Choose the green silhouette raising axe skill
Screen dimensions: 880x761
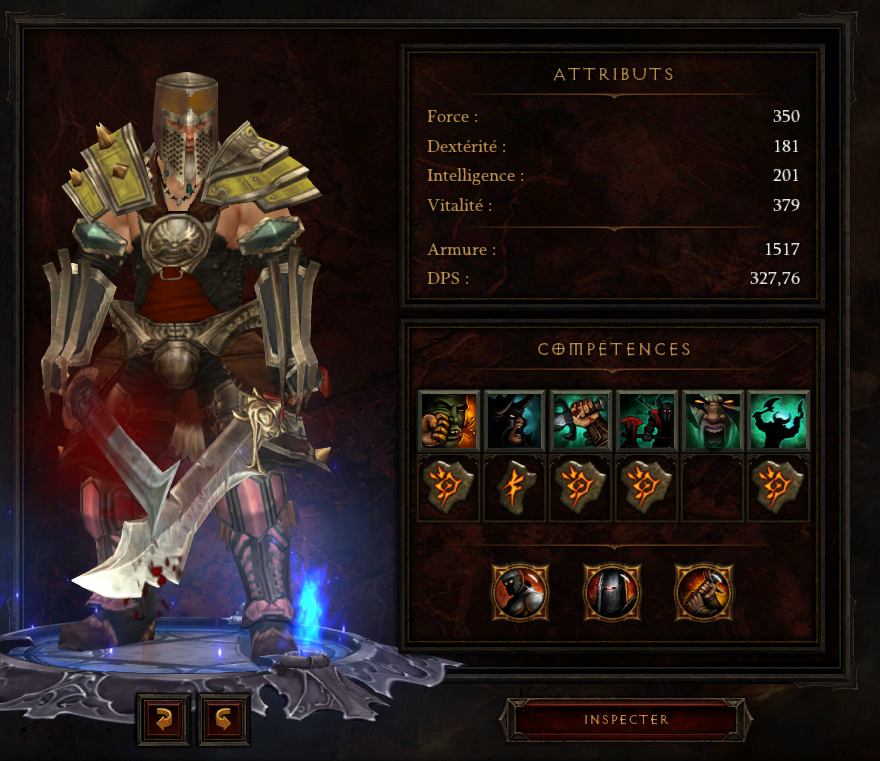[x=778, y=420]
